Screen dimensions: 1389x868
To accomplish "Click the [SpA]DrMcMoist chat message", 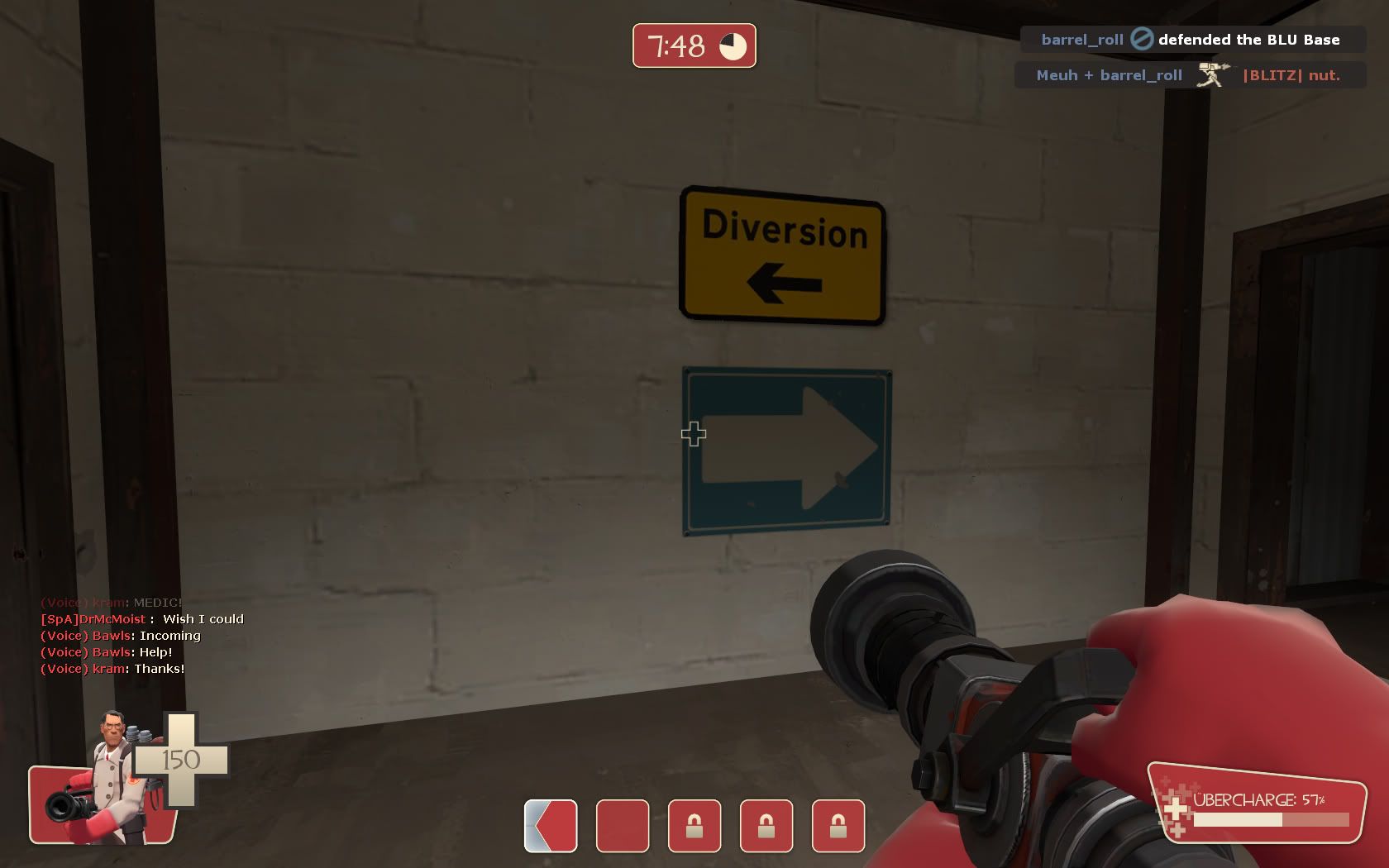I will (142, 619).
